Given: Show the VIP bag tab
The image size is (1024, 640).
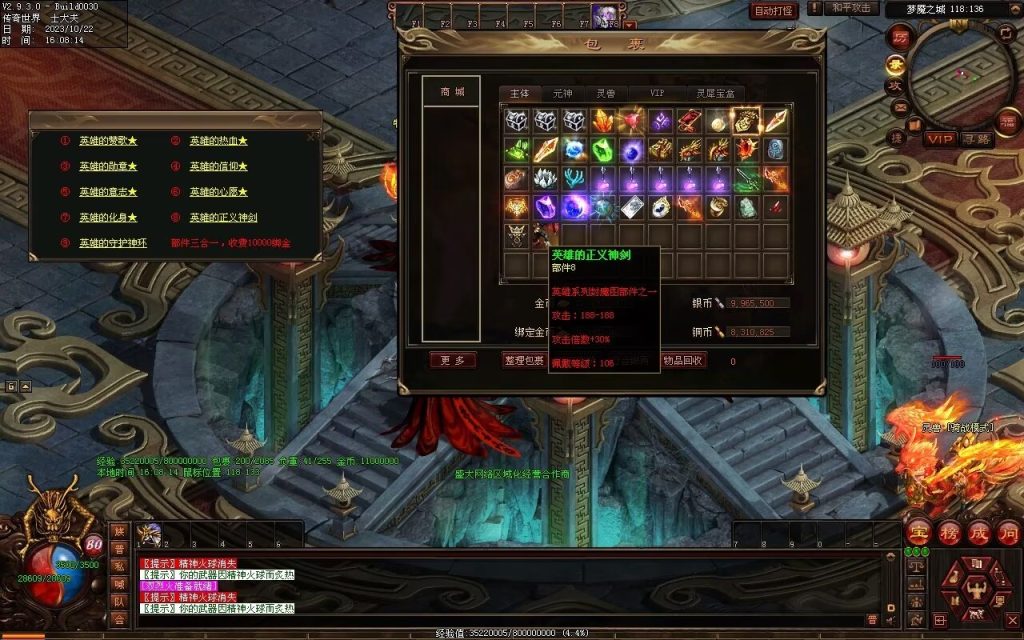Looking at the screenshot, I should (x=657, y=93).
